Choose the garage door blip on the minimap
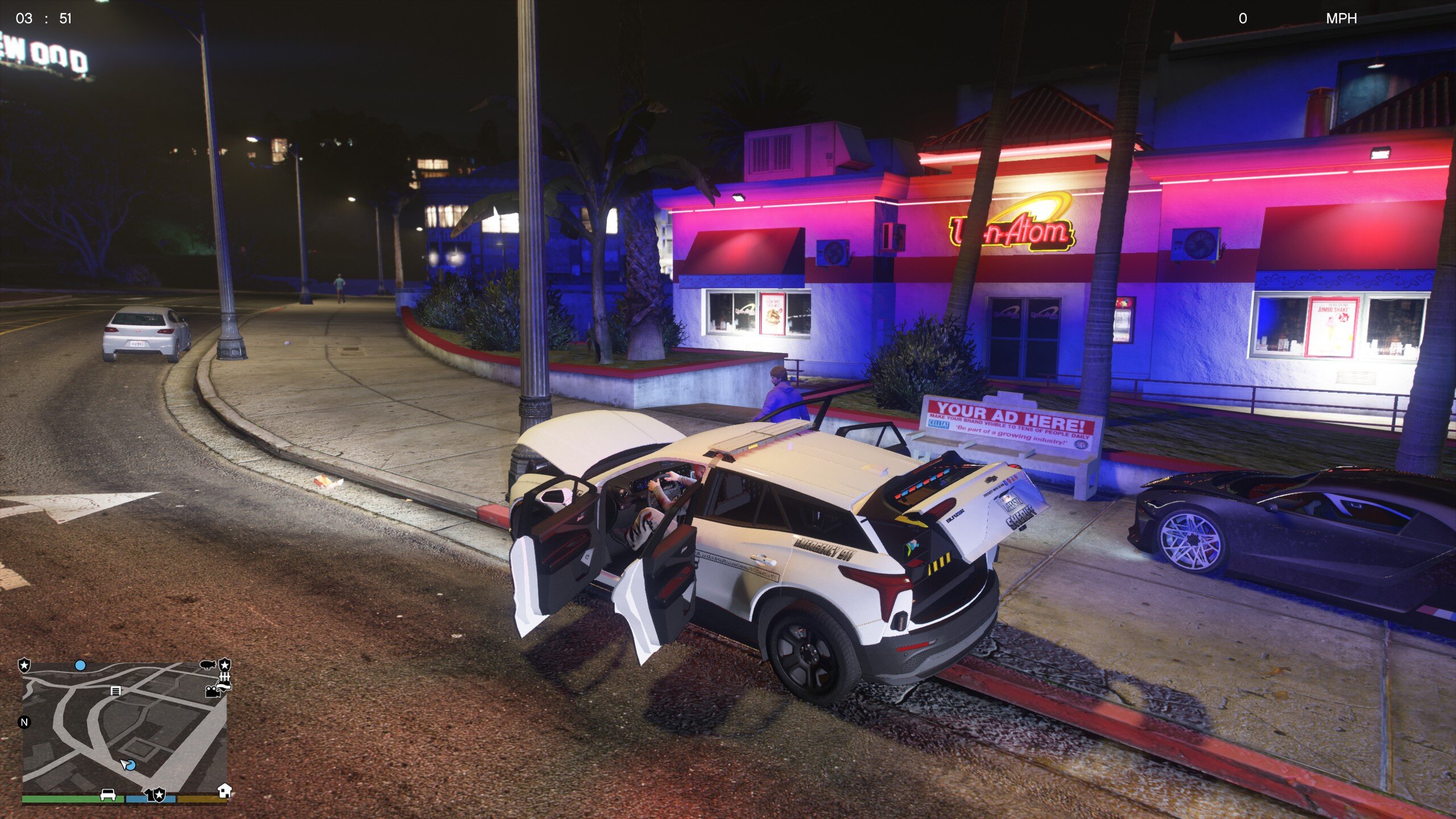Screen dimensions: 1456x819 [x=115, y=691]
